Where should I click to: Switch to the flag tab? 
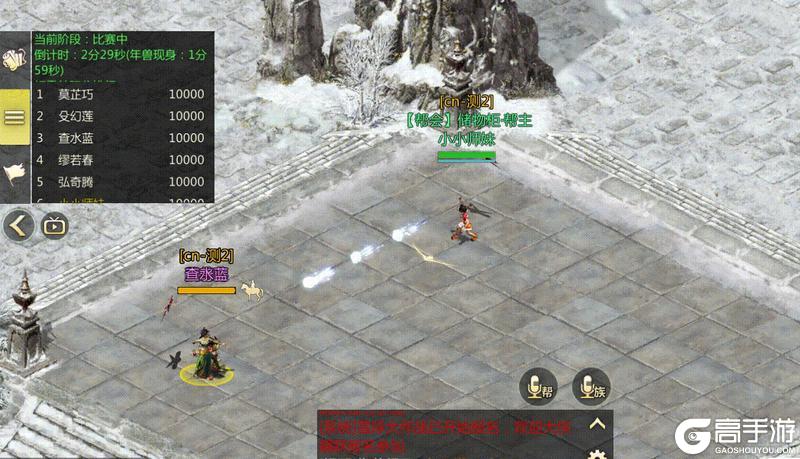(x=14, y=174)
